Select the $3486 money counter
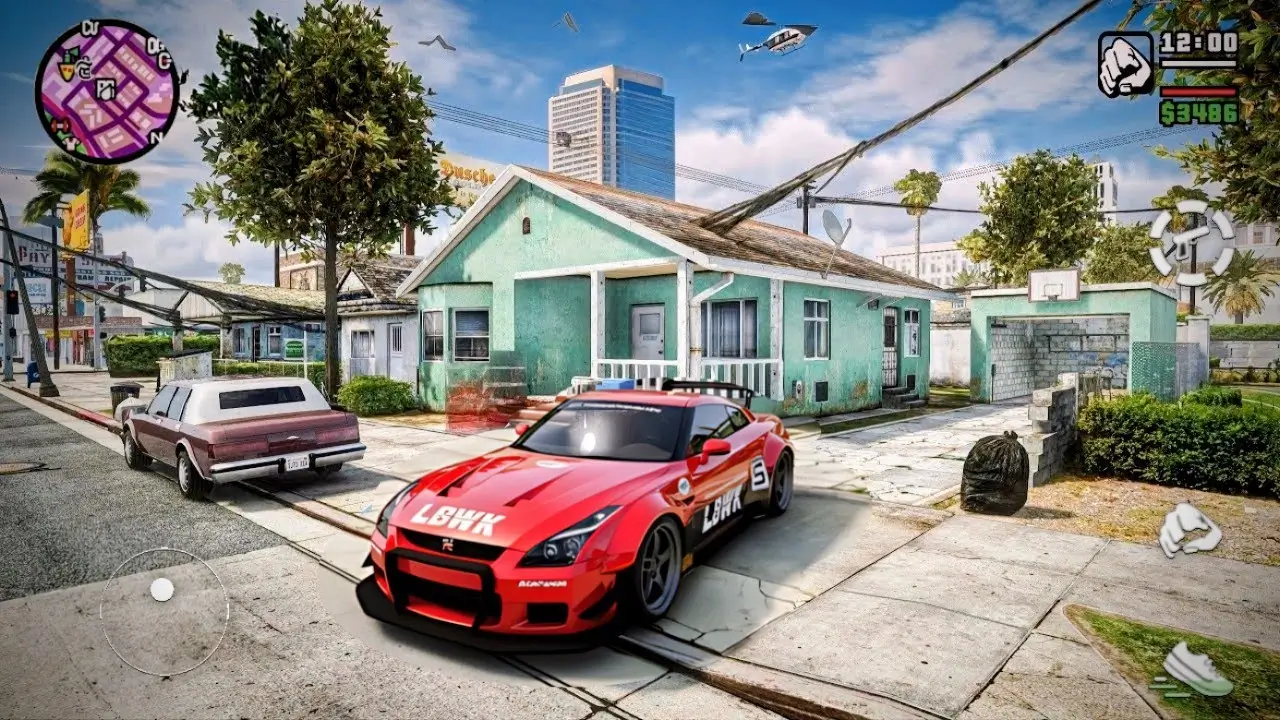 point(1200,113)
